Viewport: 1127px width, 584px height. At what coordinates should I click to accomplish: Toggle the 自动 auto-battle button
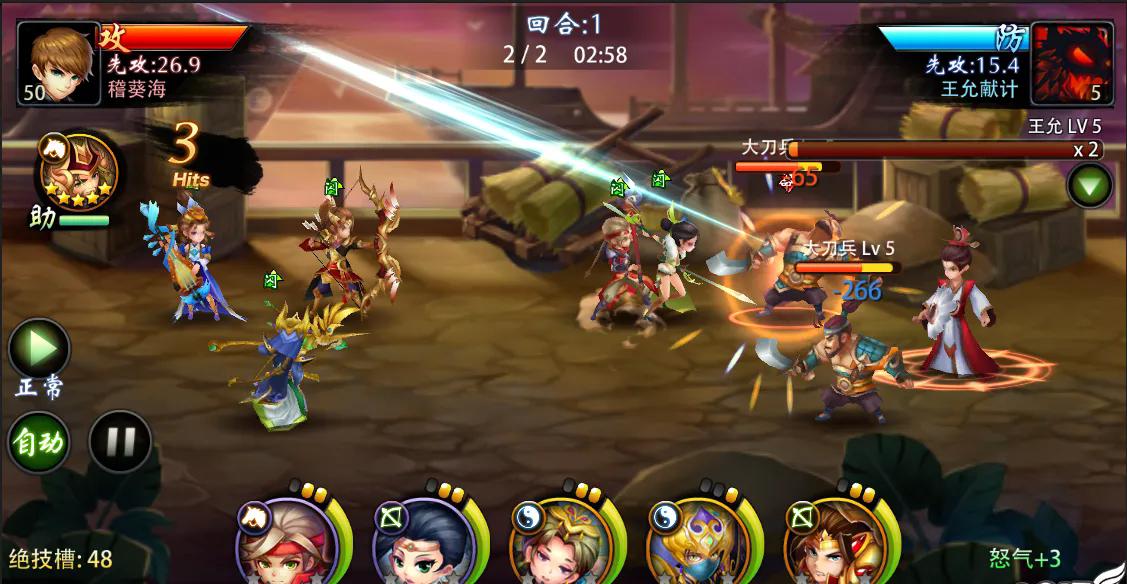39,441
